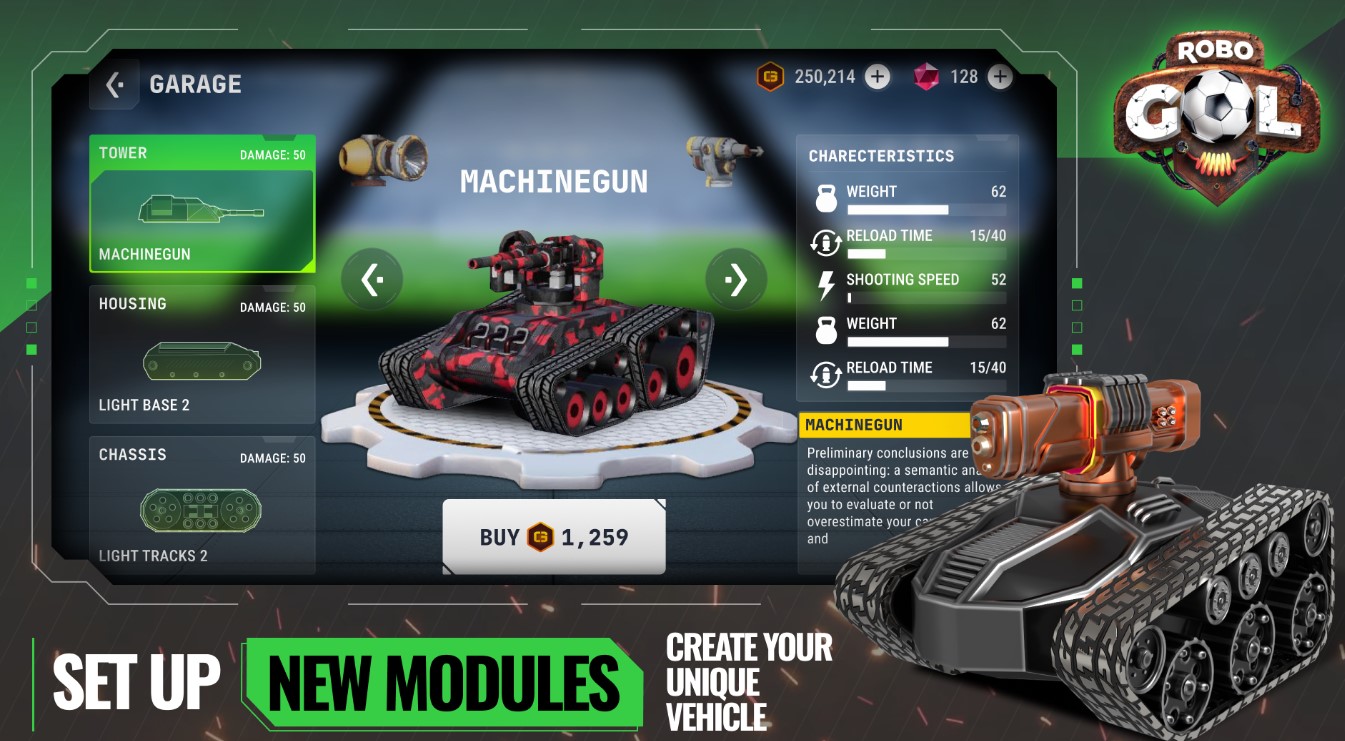Choose the Housing Light Base 2 module

click(202, 355)
